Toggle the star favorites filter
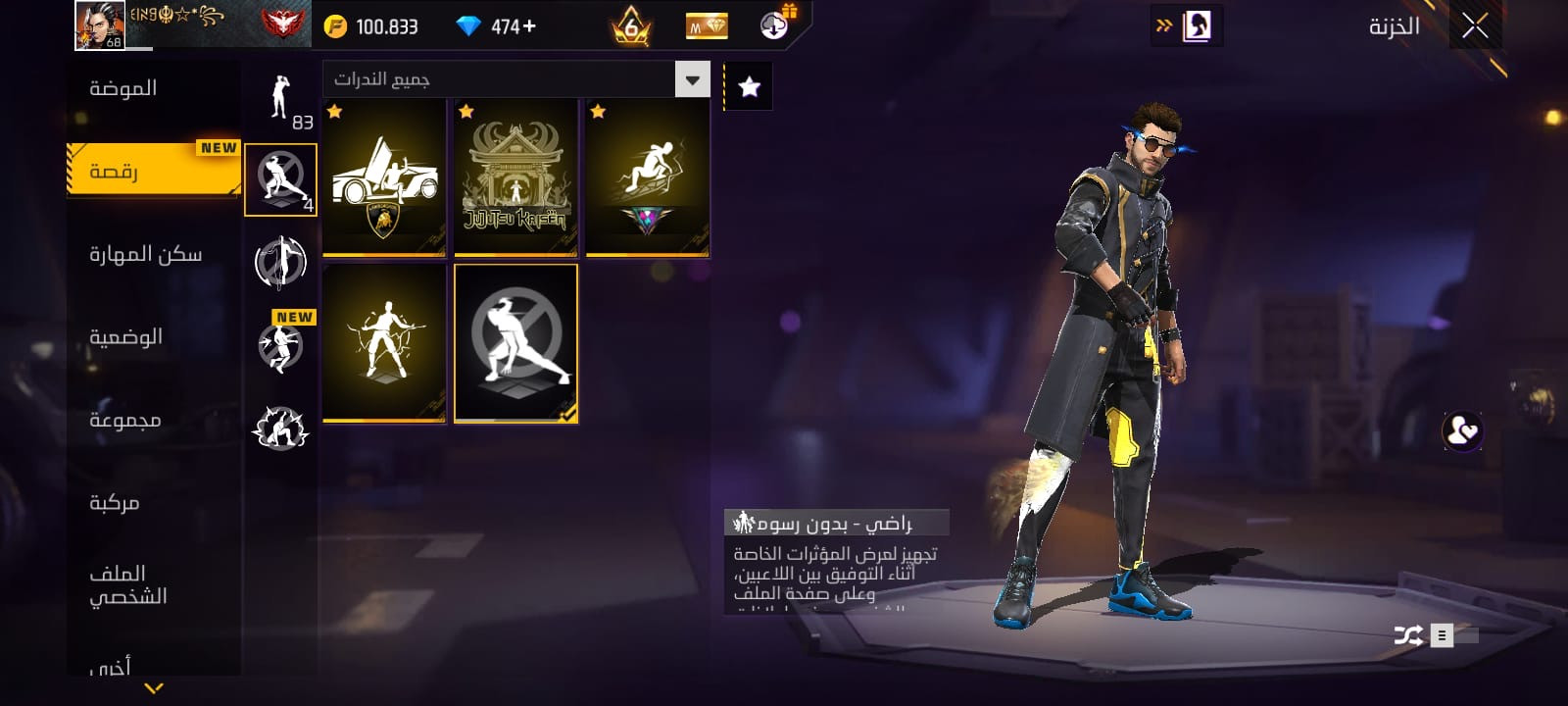 [749, 87]
